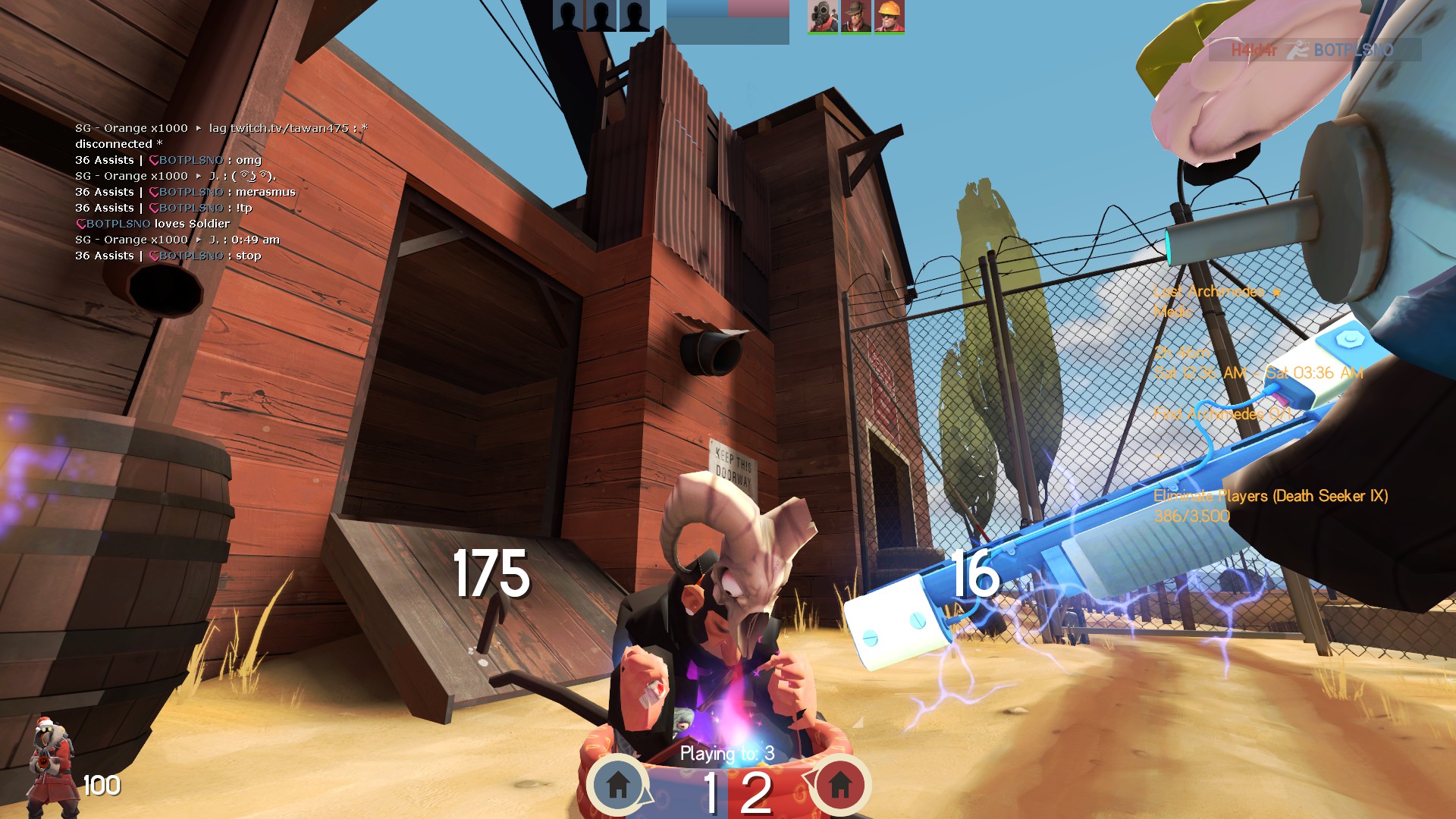This screenshot has height=819, width=1456.
Task: Click the blue team home point icon
Action: coord(618,784)
